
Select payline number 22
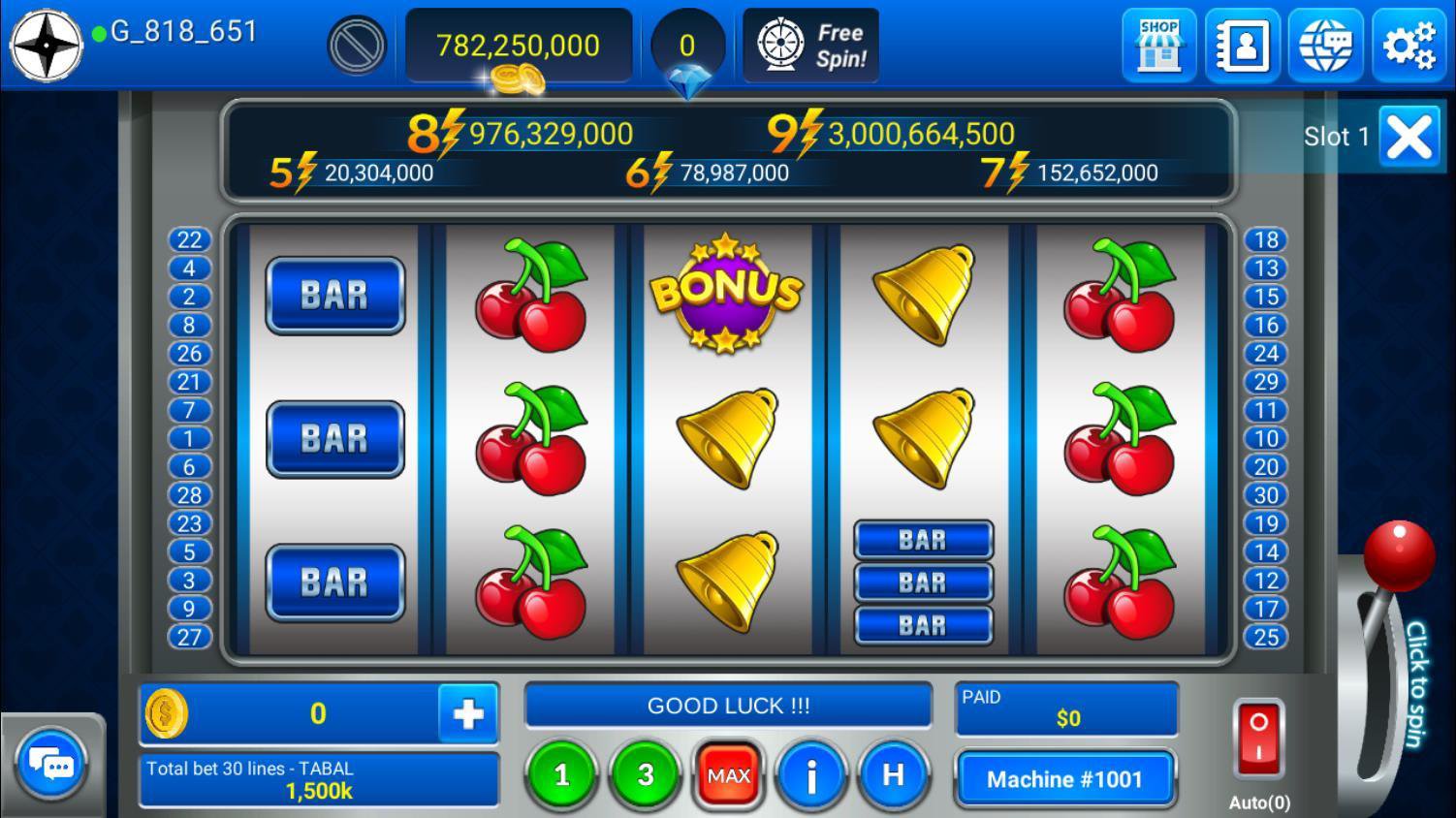point(189,239)
